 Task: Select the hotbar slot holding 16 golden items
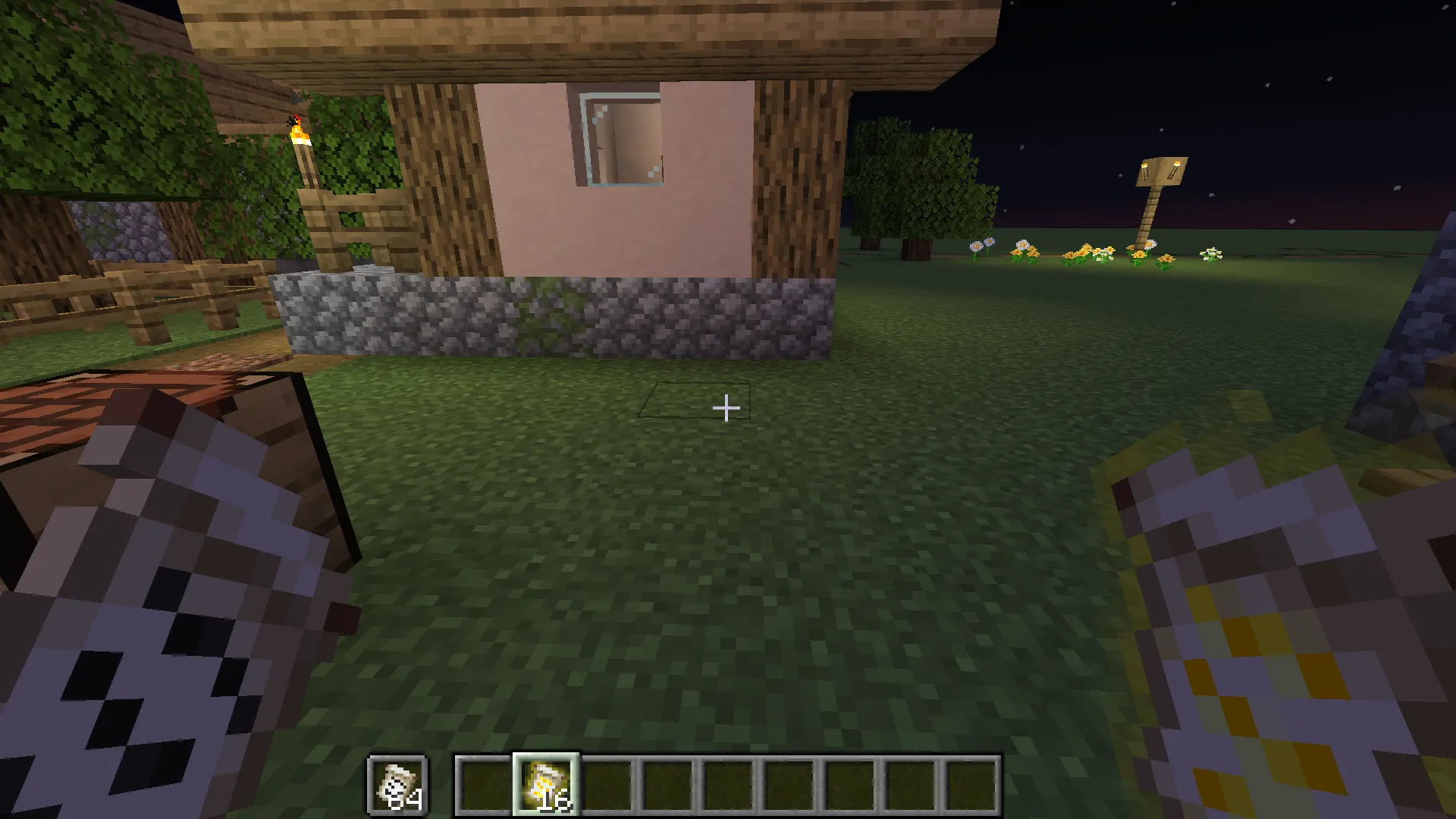(x=548, y=785)
